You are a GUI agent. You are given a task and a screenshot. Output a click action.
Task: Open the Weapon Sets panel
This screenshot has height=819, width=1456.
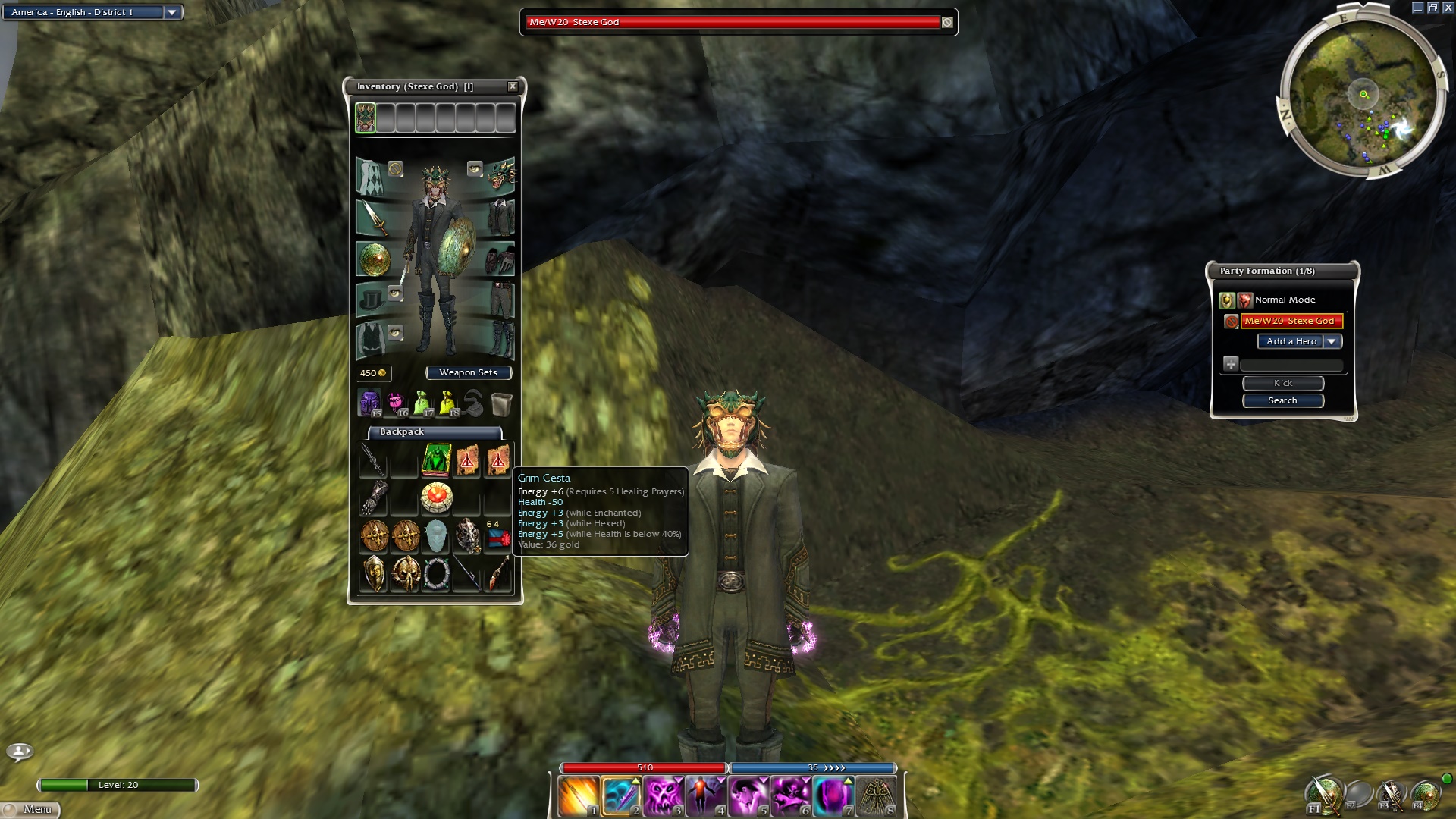coord(468,372)
